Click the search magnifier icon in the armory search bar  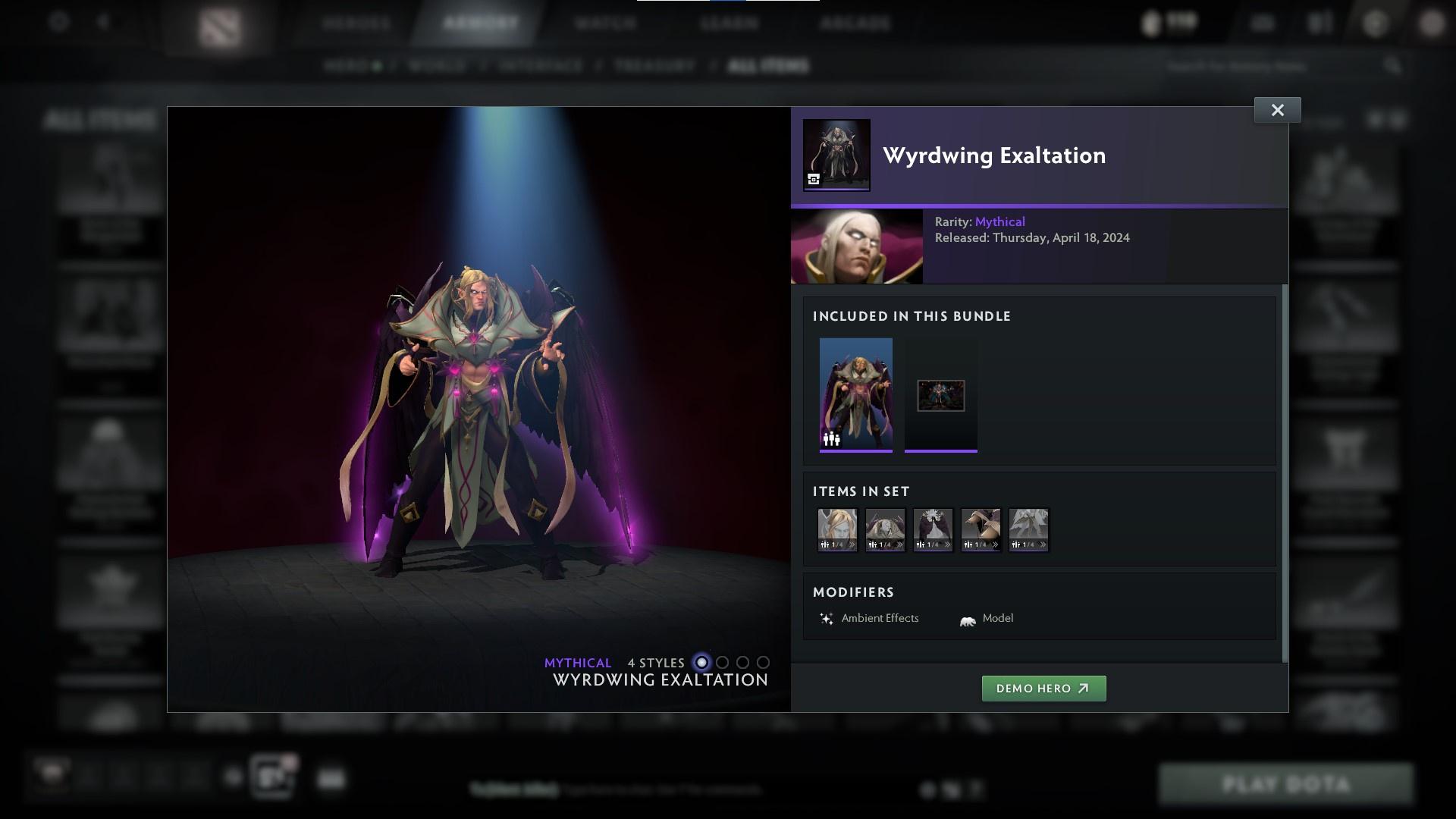click(x=1394, y=66)
